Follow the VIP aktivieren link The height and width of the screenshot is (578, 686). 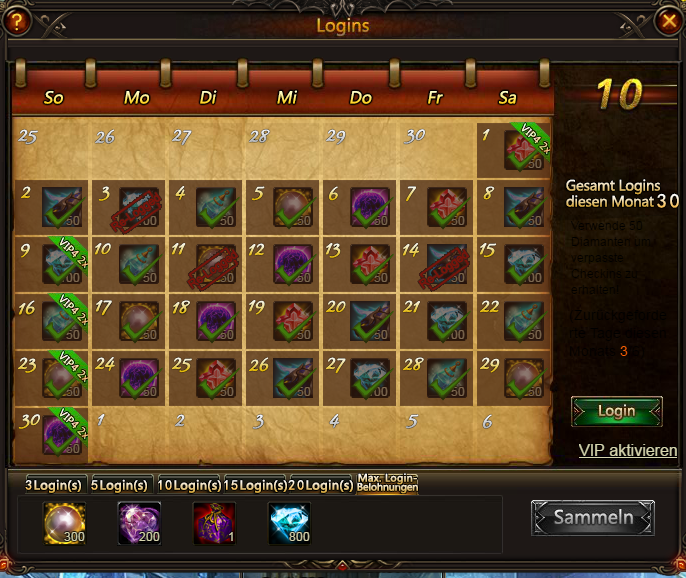point(627,451)
